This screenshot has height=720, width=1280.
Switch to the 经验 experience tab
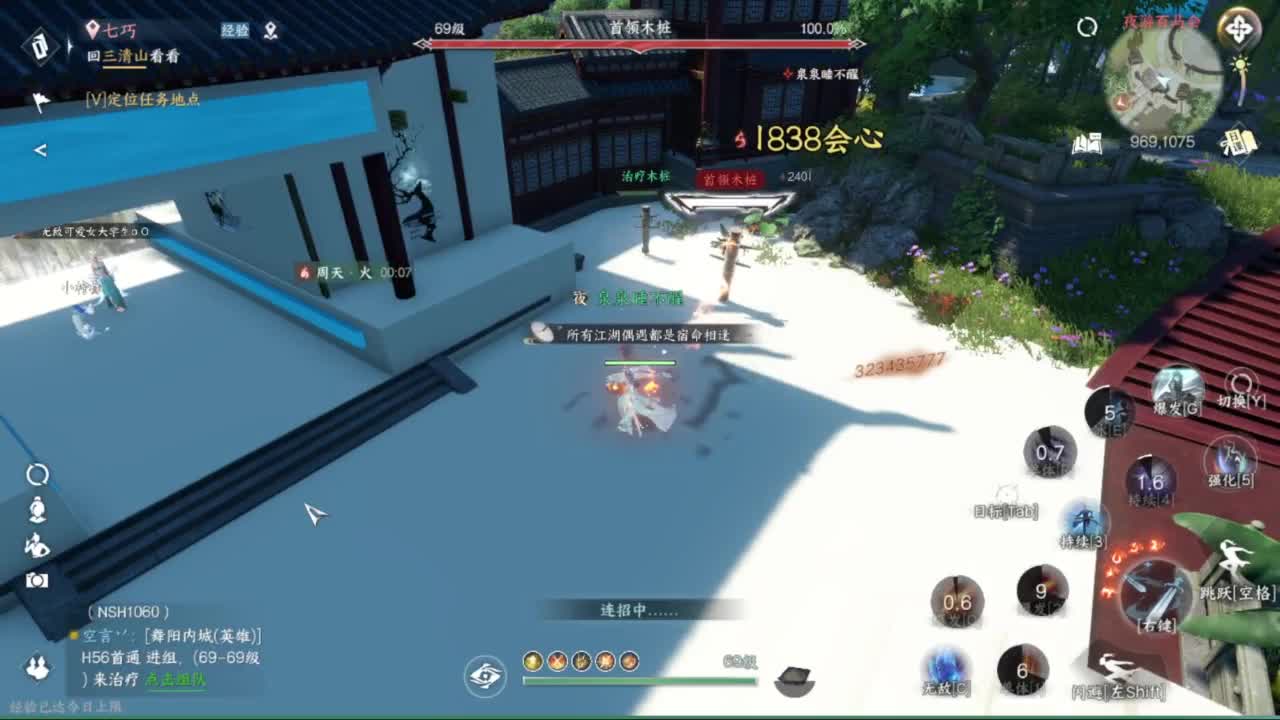pyautogui.click(x=236, y=30)
